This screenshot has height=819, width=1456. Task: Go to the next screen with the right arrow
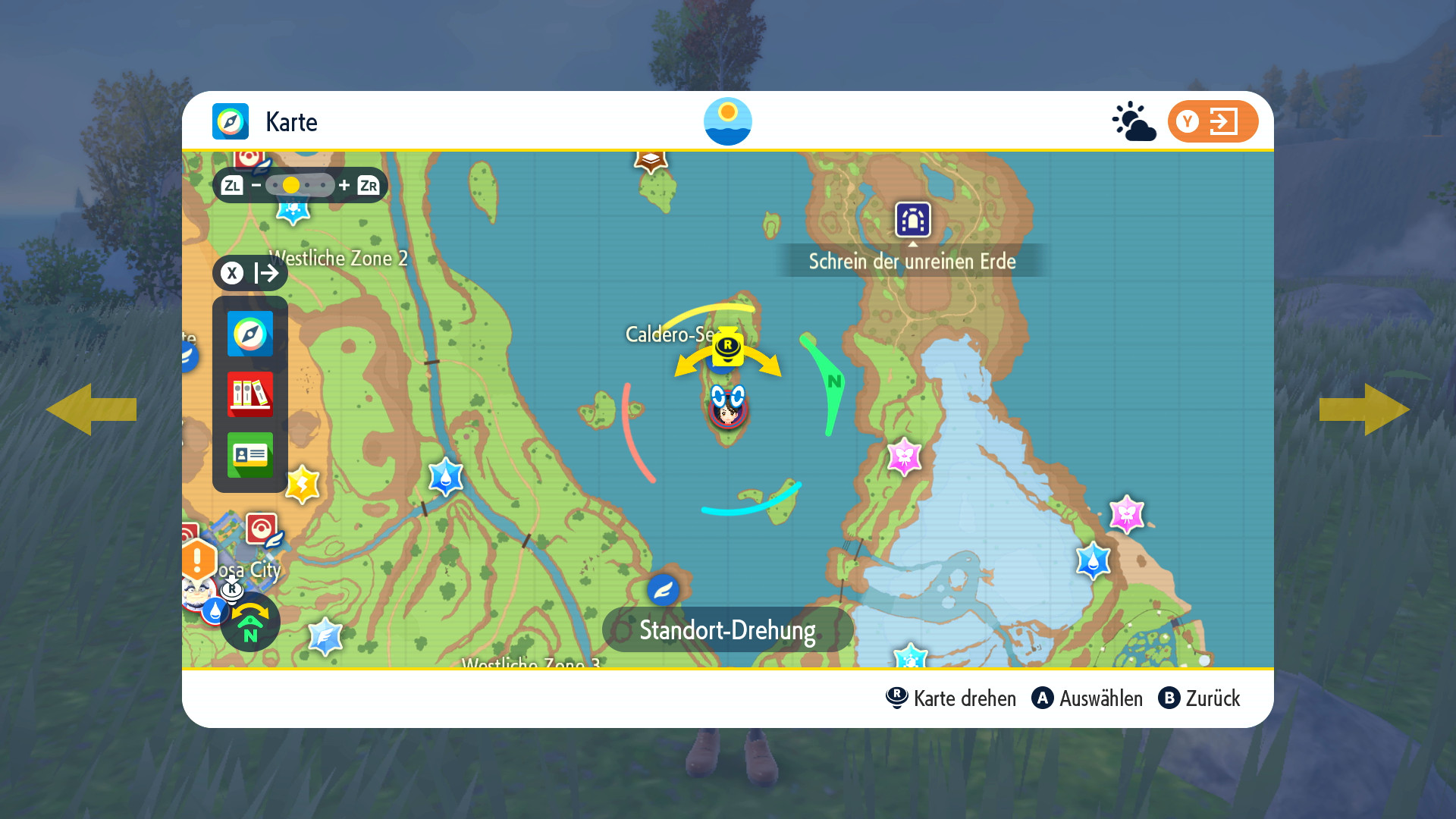tap(1364, 409)
